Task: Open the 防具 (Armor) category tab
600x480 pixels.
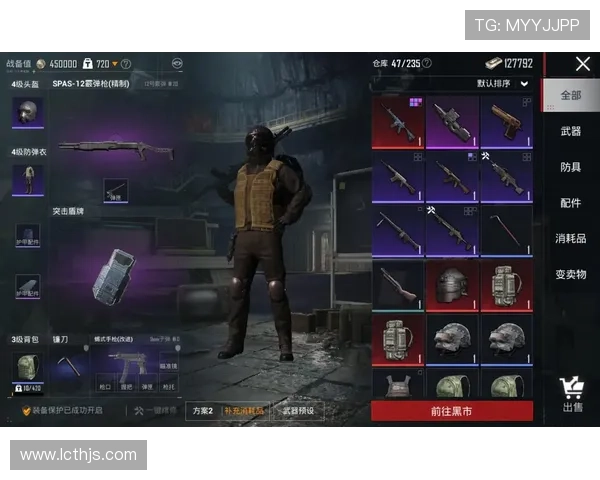Action: [570, 167]
